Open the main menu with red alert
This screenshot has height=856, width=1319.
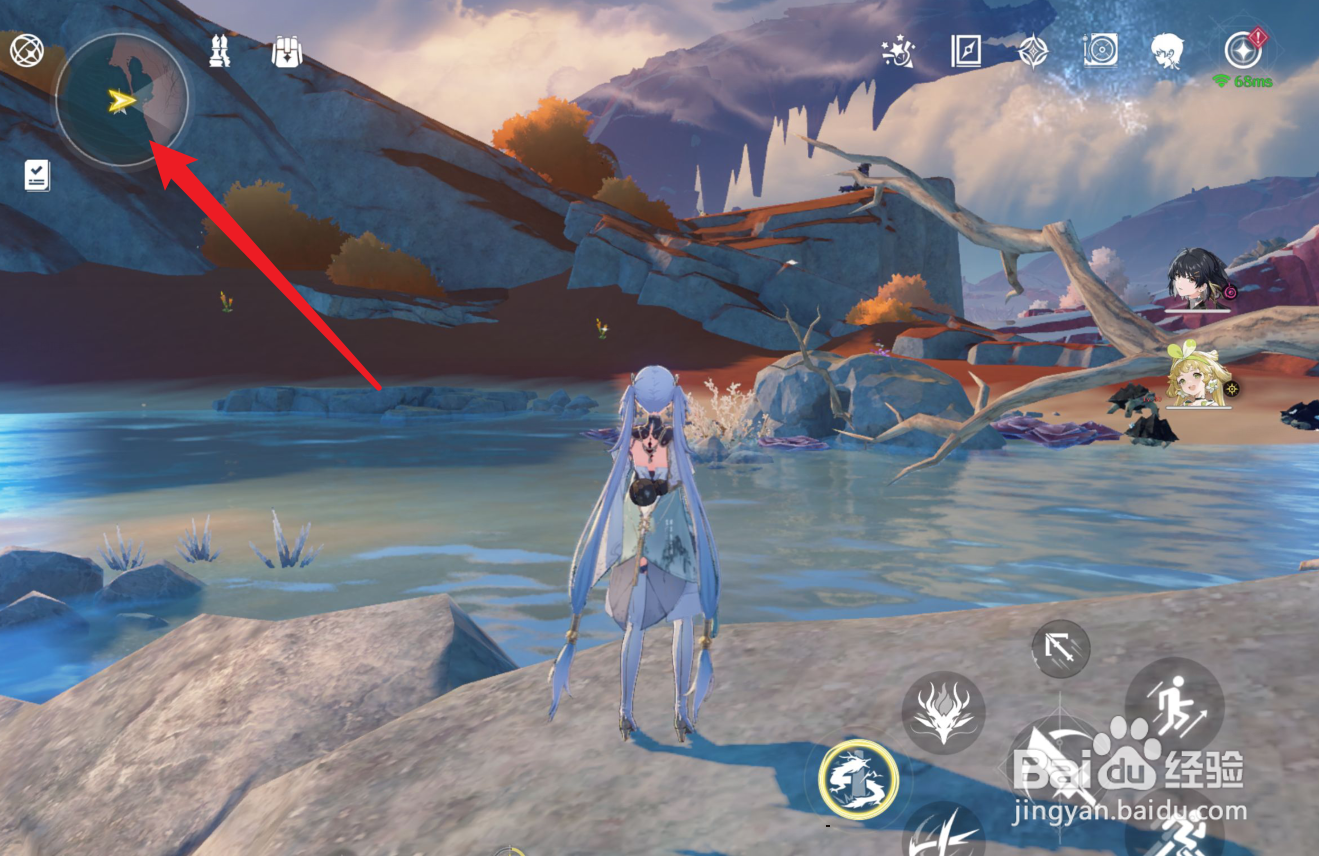tap(1243, 50)
